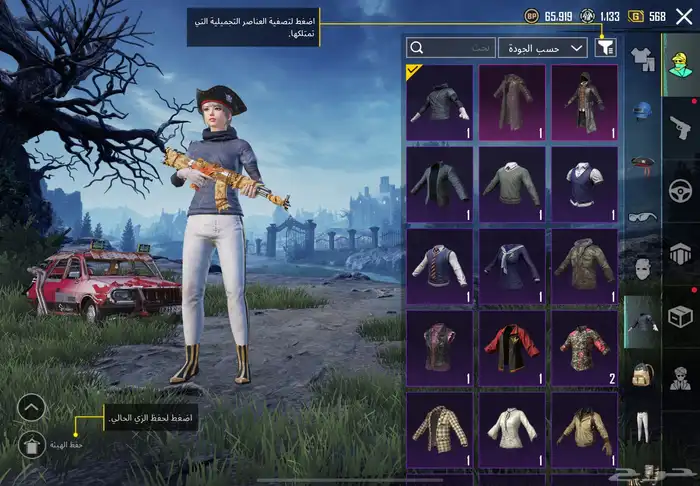Select the olive military jacket

pyautogui.click(x=585, y=265)
